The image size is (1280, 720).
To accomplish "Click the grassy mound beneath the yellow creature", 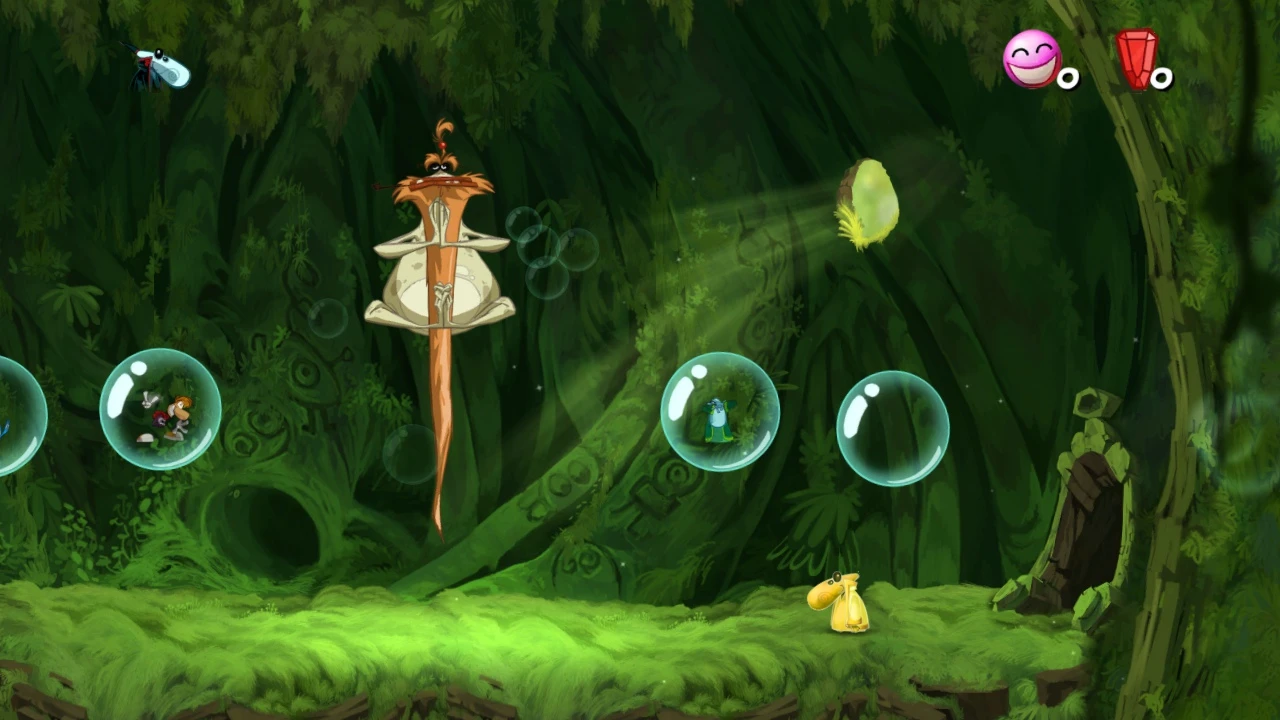I will click(x=845, y=650).
